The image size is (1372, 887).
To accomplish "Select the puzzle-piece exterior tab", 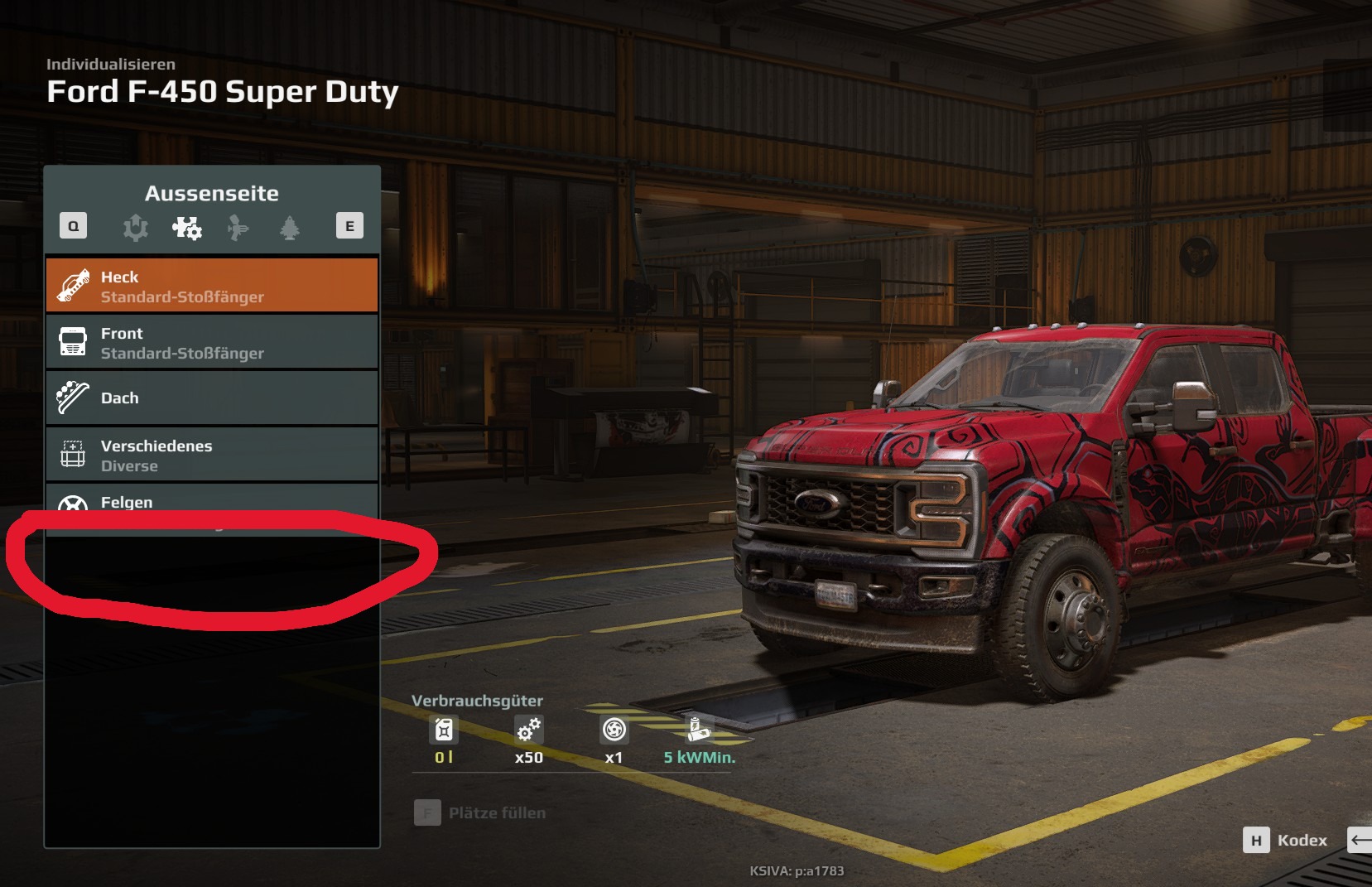I will pyautogui.click(x=187, y=227).
